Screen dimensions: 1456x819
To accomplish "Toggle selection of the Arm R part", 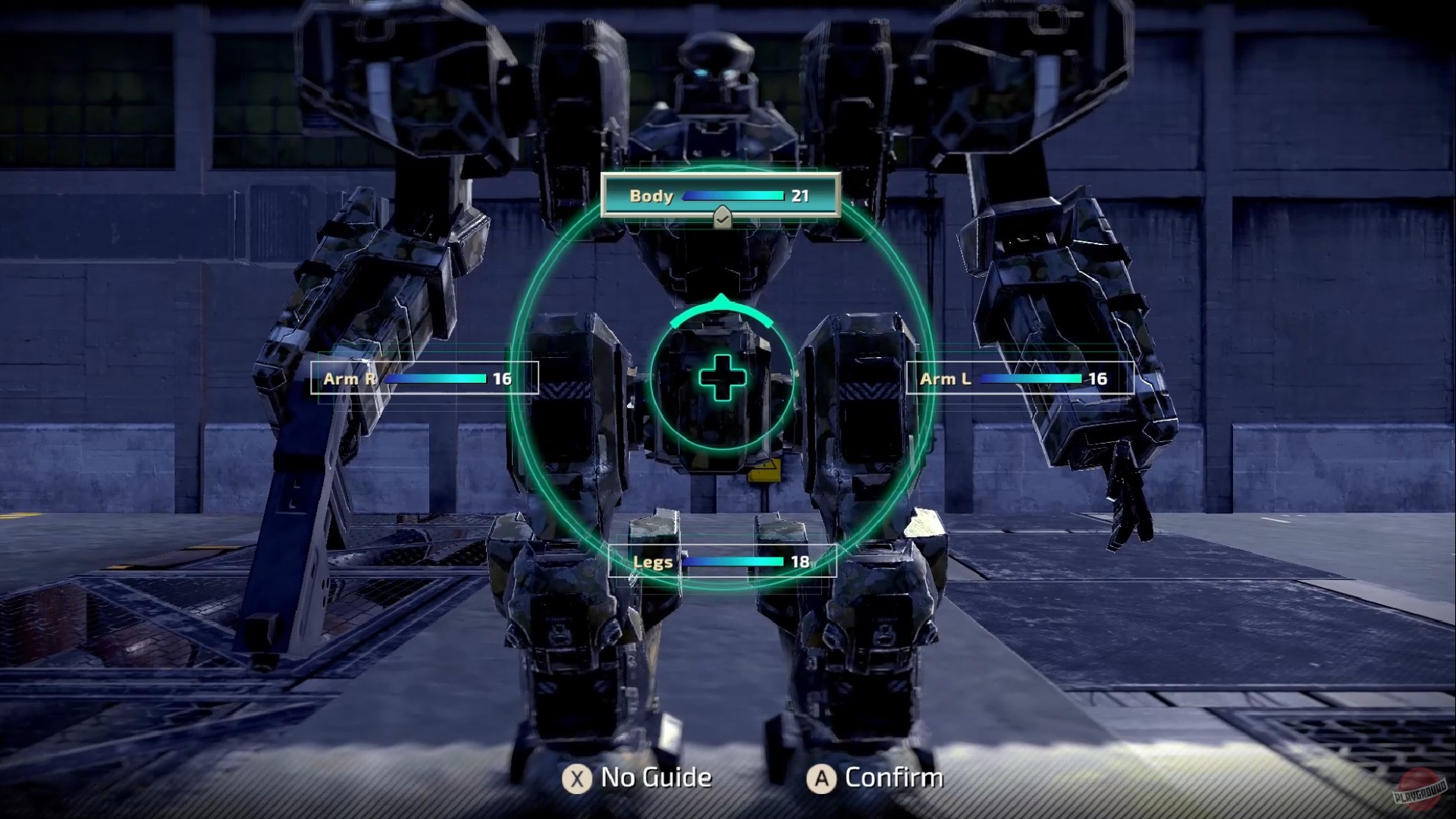I will [x=423, y=378].
